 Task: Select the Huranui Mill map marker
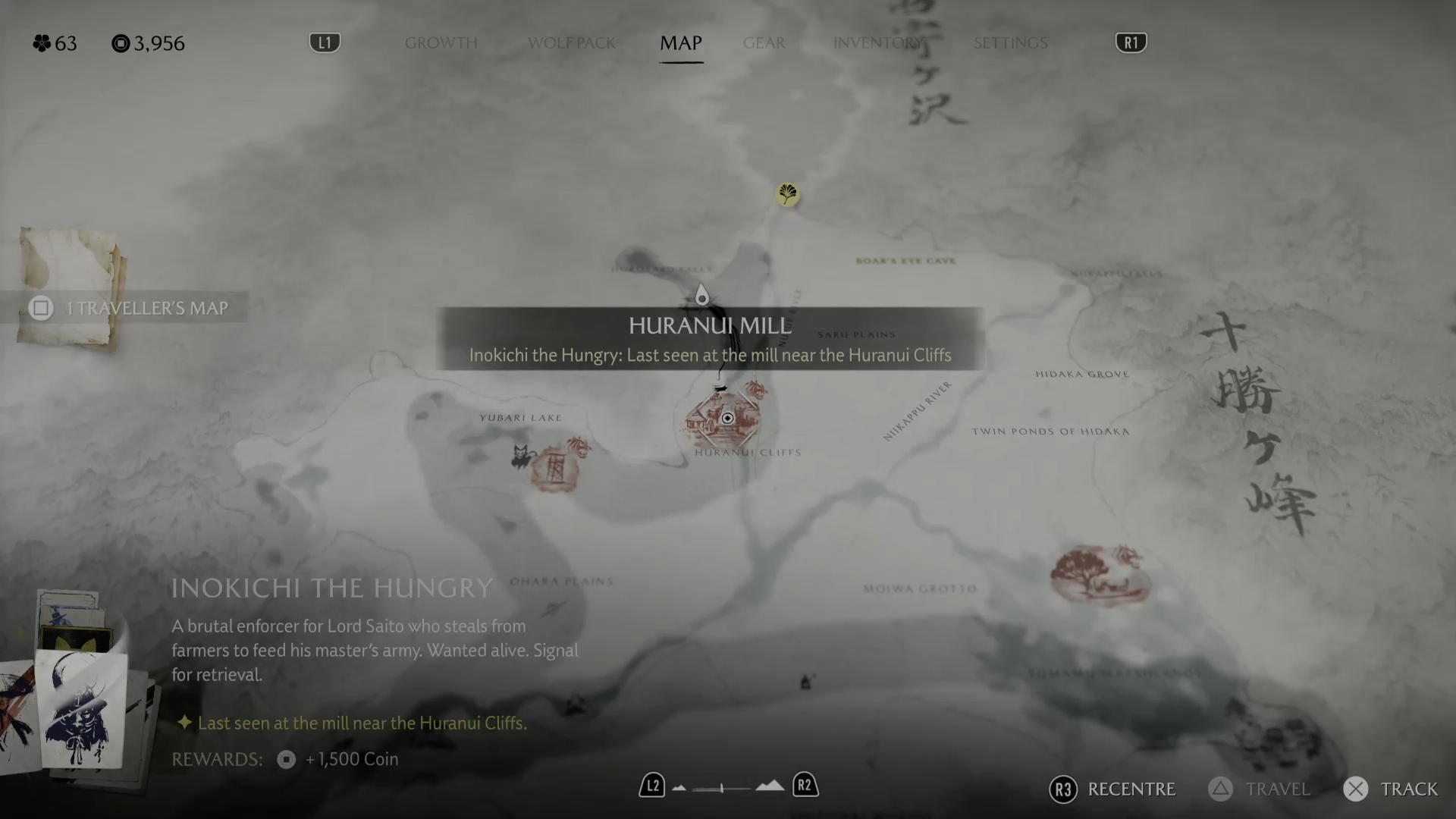pyautogui.click(x=726, y=419)
